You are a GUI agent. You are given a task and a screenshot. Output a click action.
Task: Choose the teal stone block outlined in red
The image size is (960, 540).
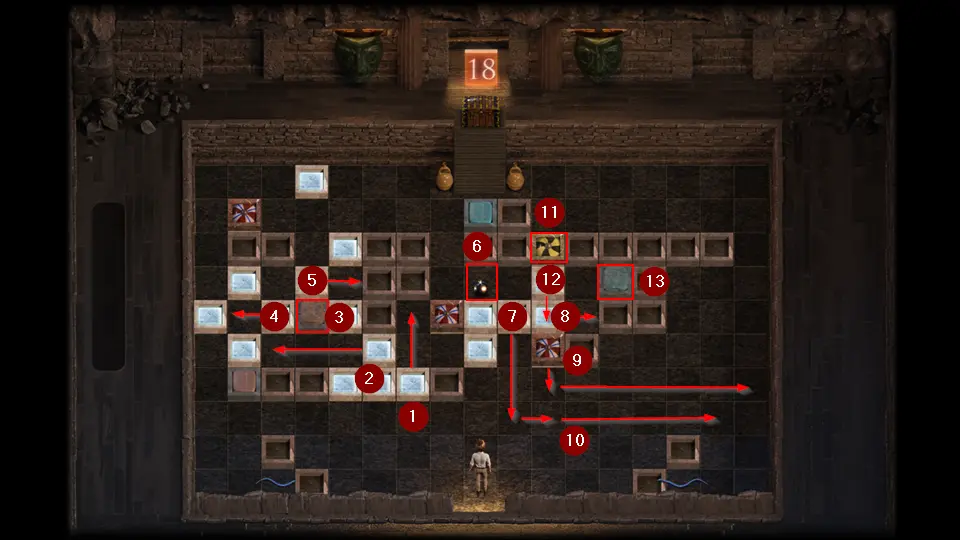pyautogui.click(x=616, y=282)
